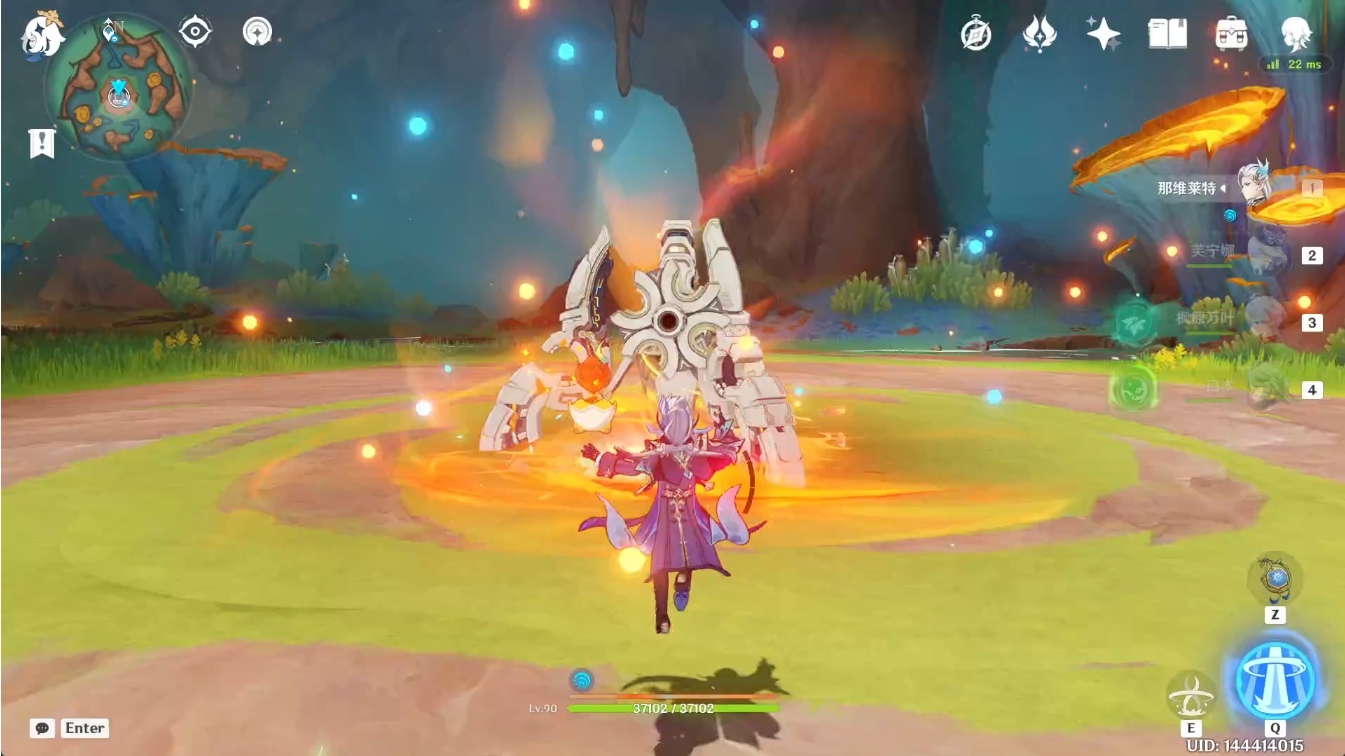
Task: Click the round star beacon icon
Action: click(x=257, y=31)
